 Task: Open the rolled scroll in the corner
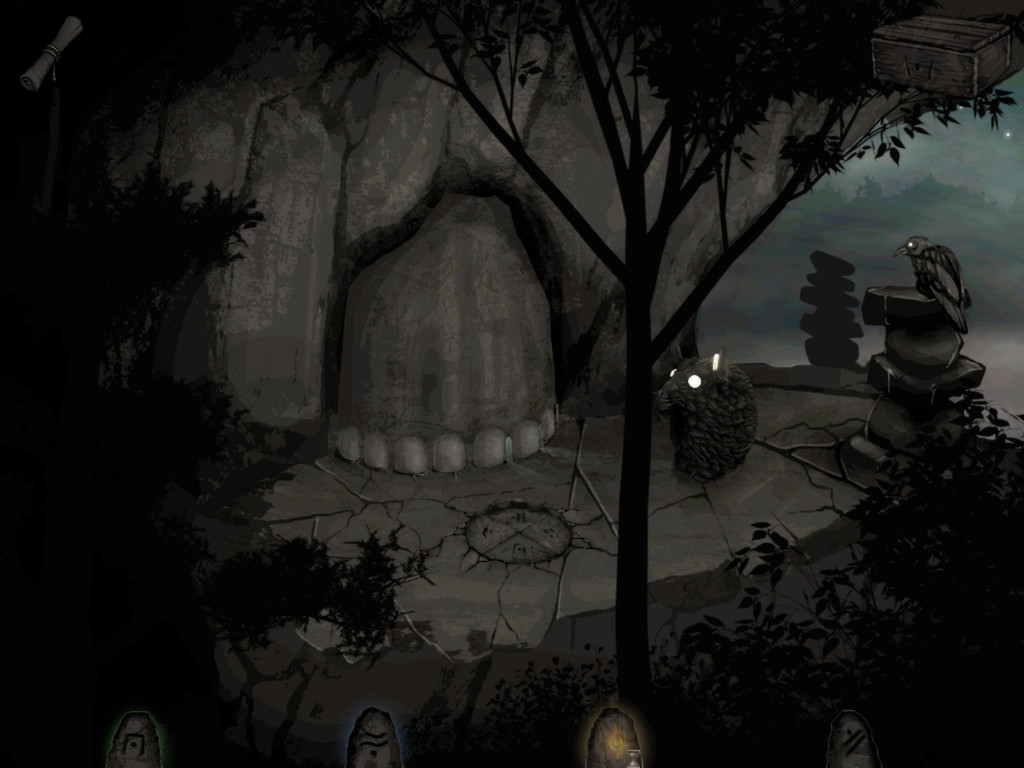(51, 53)
